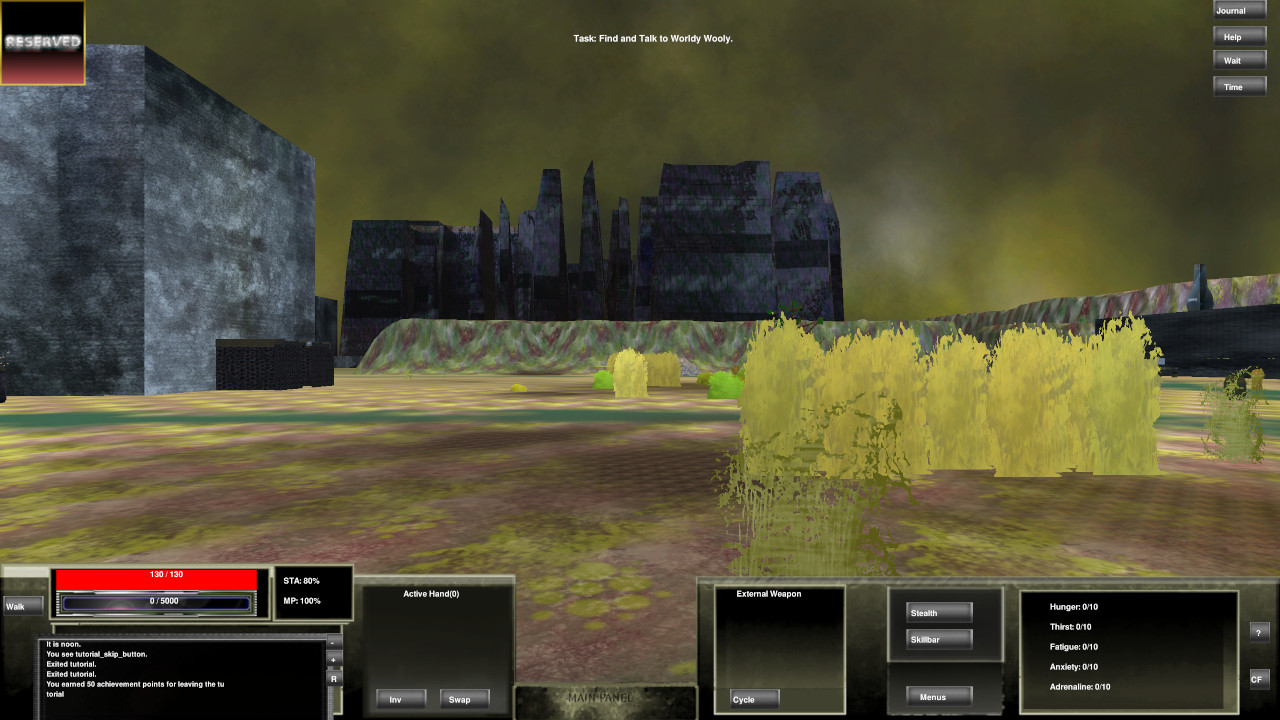Image resolution: width=1280 pixels, height=720 pixels.
Task: Open your inventory with the Inv button
Action: pos(400,699)
